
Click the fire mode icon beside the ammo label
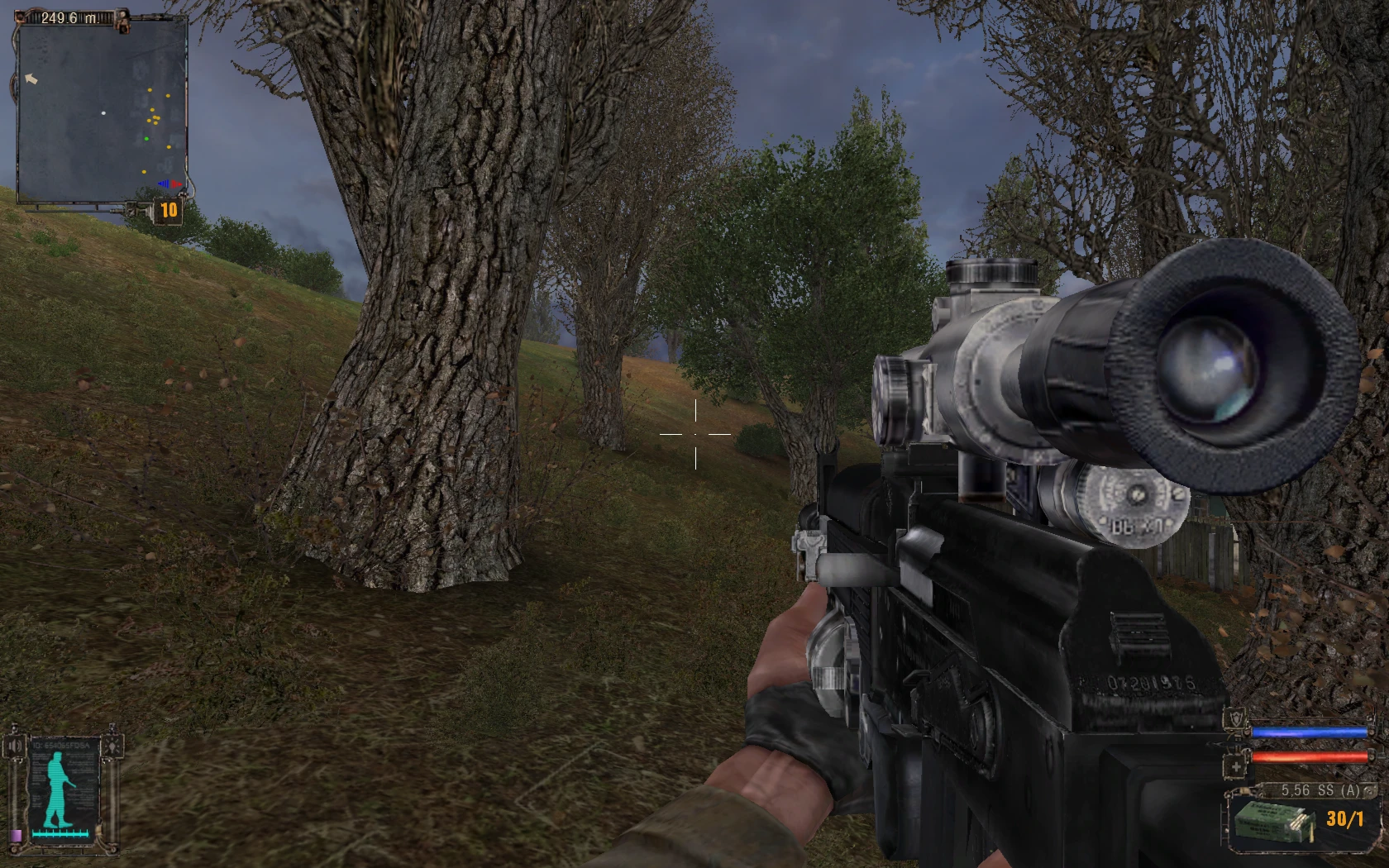click(1368, 792)
